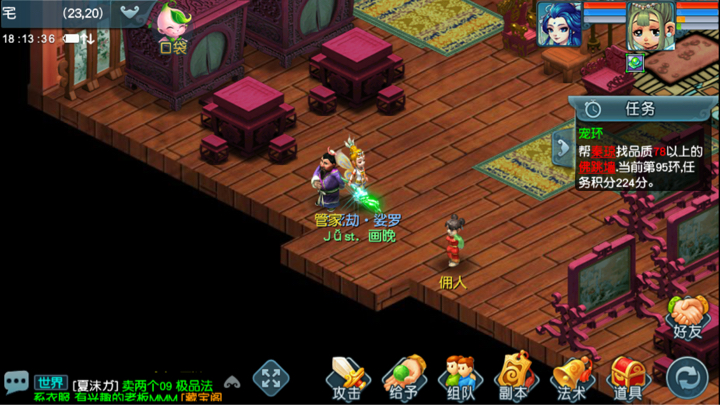Screen dimensions: 720x405
Task: Open the 道具 (Items) treasure chest
Action: point(629,378)
